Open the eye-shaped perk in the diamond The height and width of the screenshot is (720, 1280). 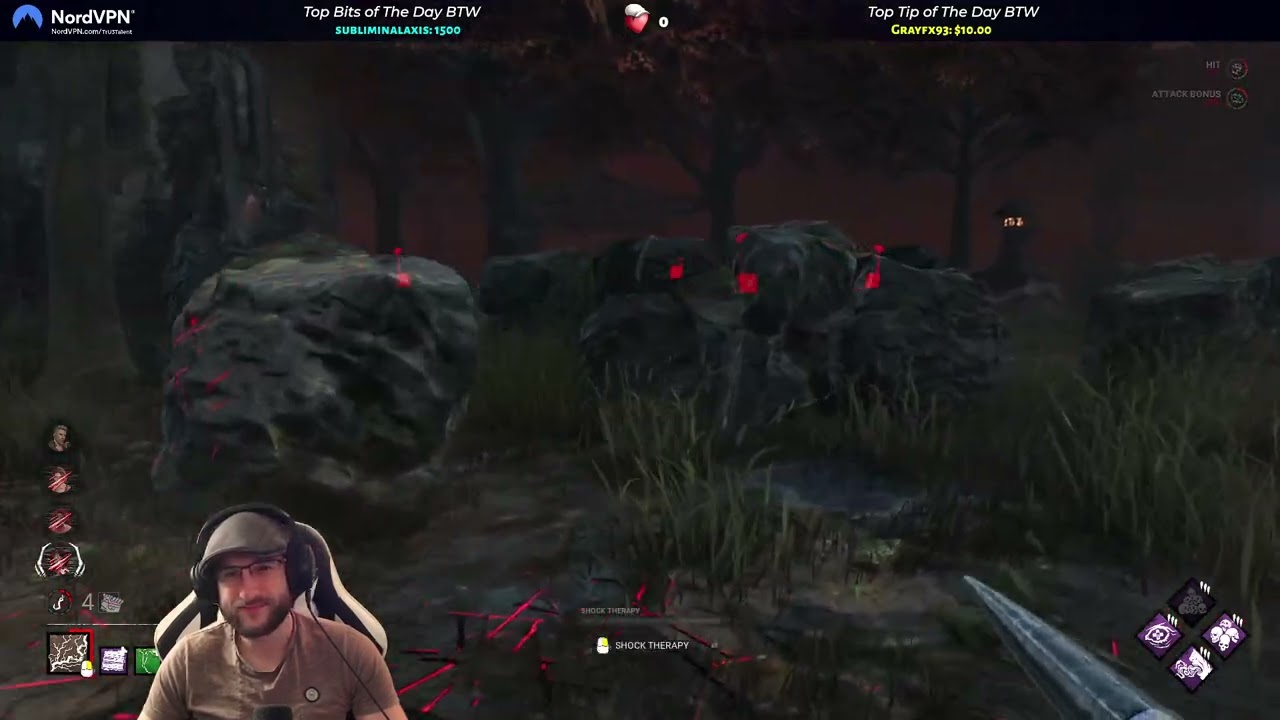[1160, 633]
